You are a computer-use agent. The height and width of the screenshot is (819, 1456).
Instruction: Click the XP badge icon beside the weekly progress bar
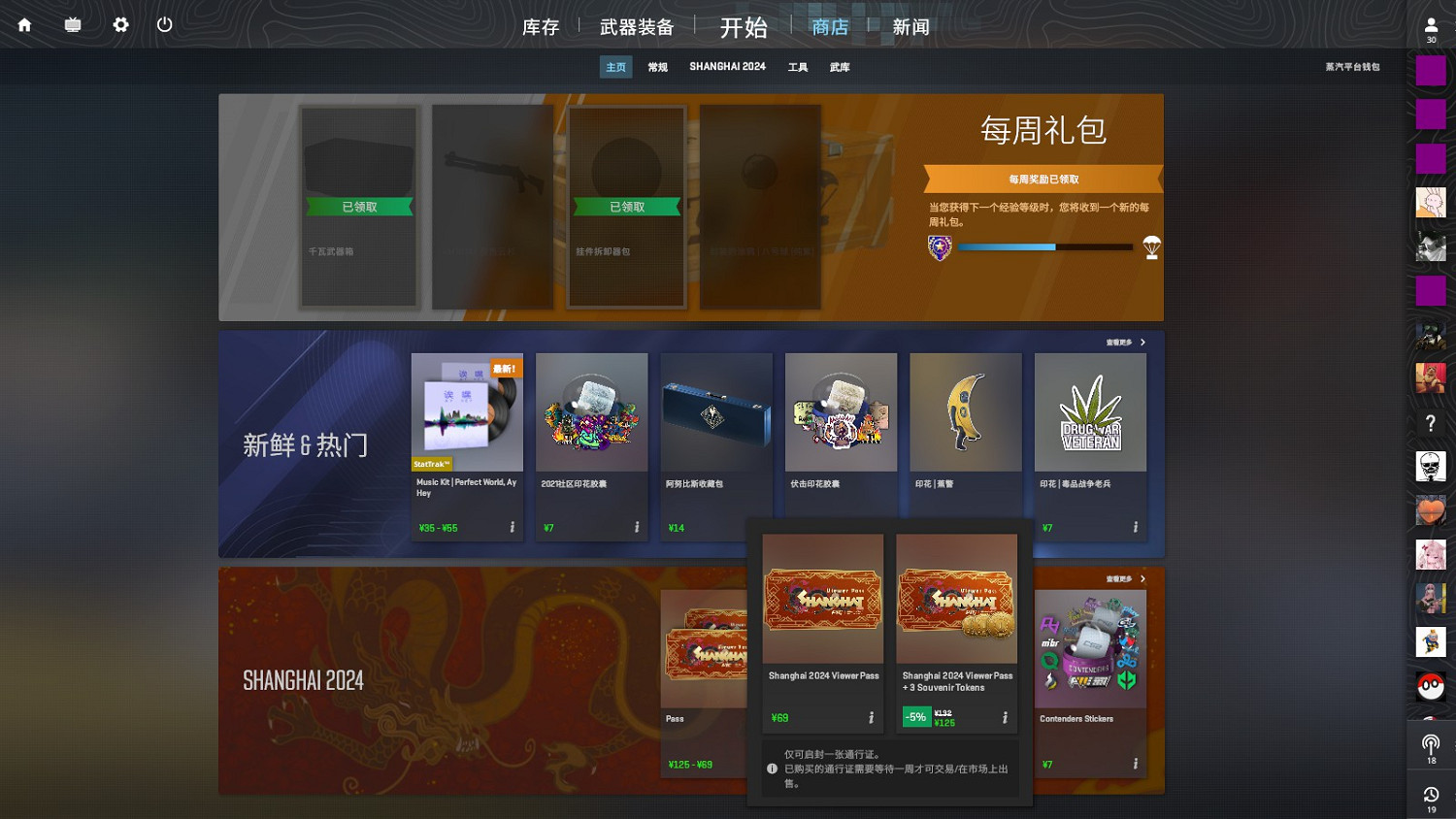939,248
